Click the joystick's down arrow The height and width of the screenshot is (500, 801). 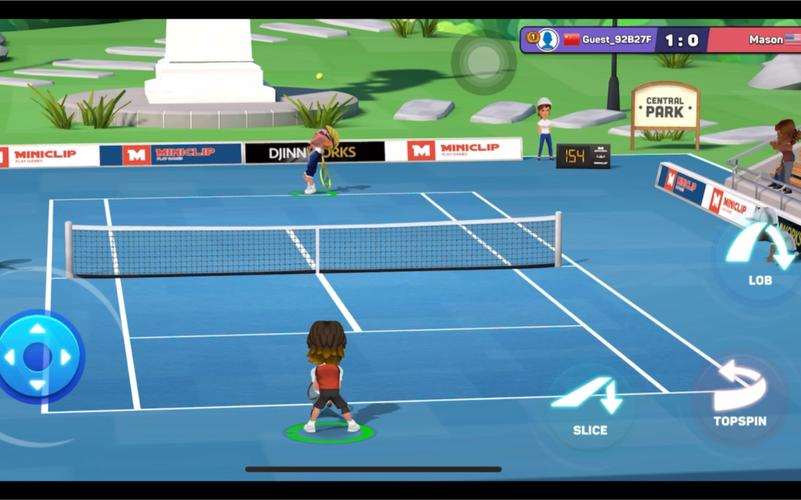pyautogui.click(x=38, y=386)
